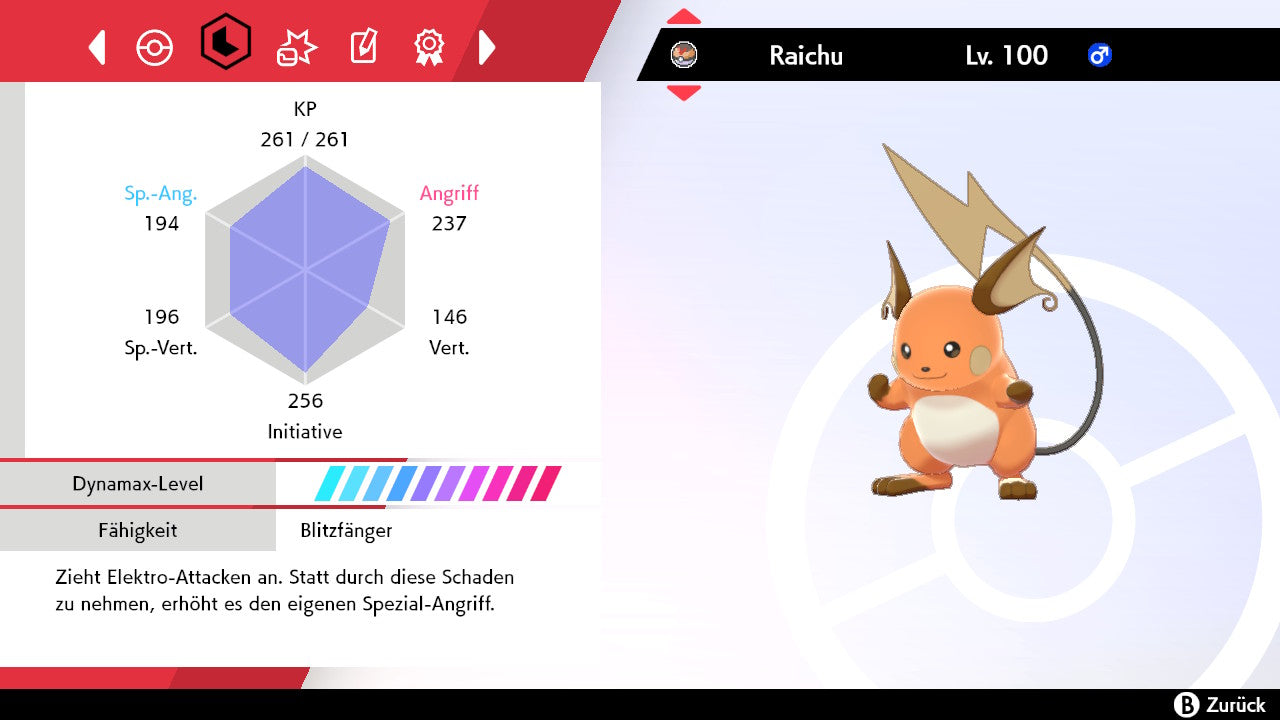
Task: Click the red down arrow below Raichu's name
Action: pos(684,93)
